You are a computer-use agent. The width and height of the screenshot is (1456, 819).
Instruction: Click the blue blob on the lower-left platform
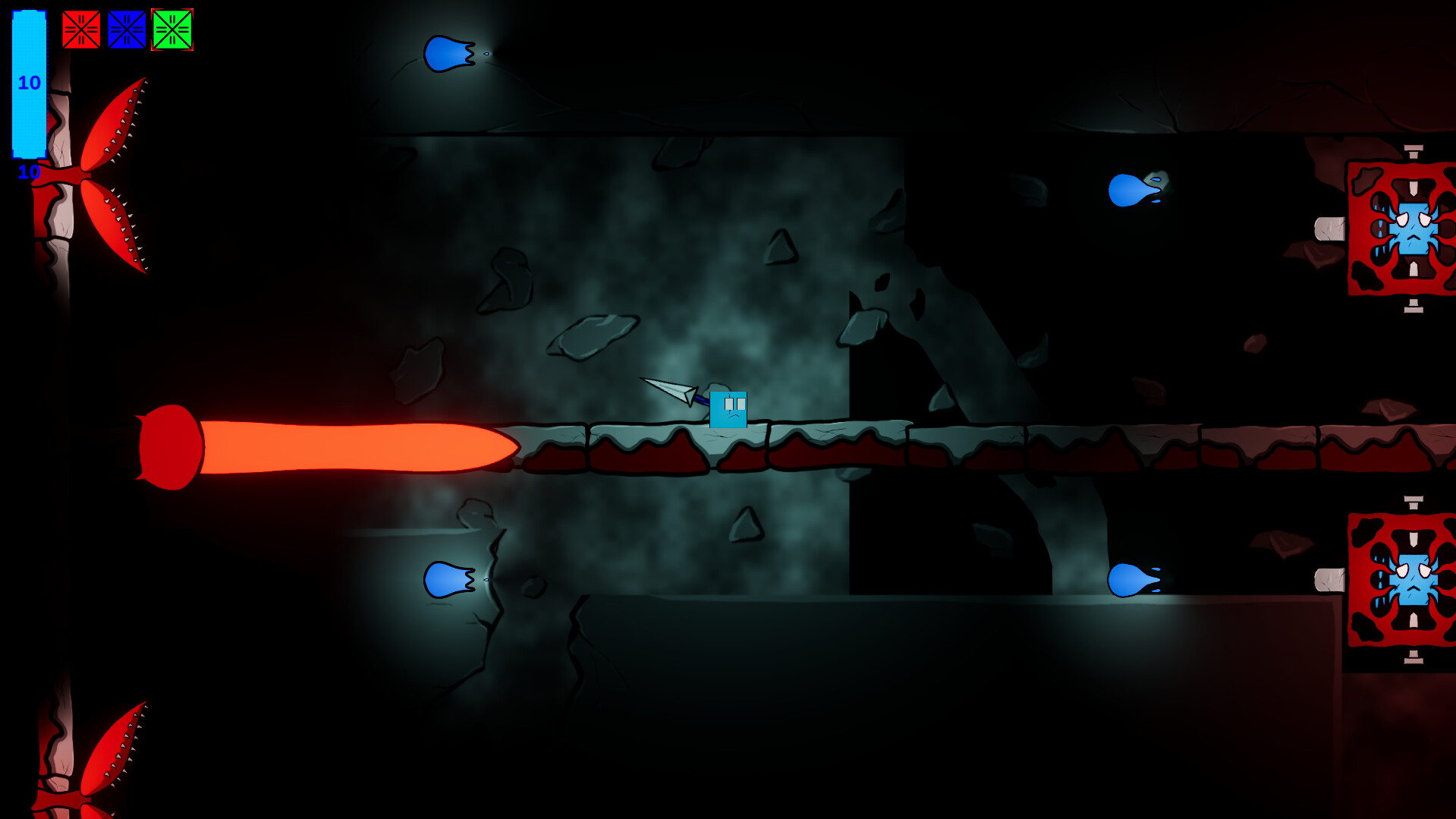pyautogui.click(x=447, y=581)
